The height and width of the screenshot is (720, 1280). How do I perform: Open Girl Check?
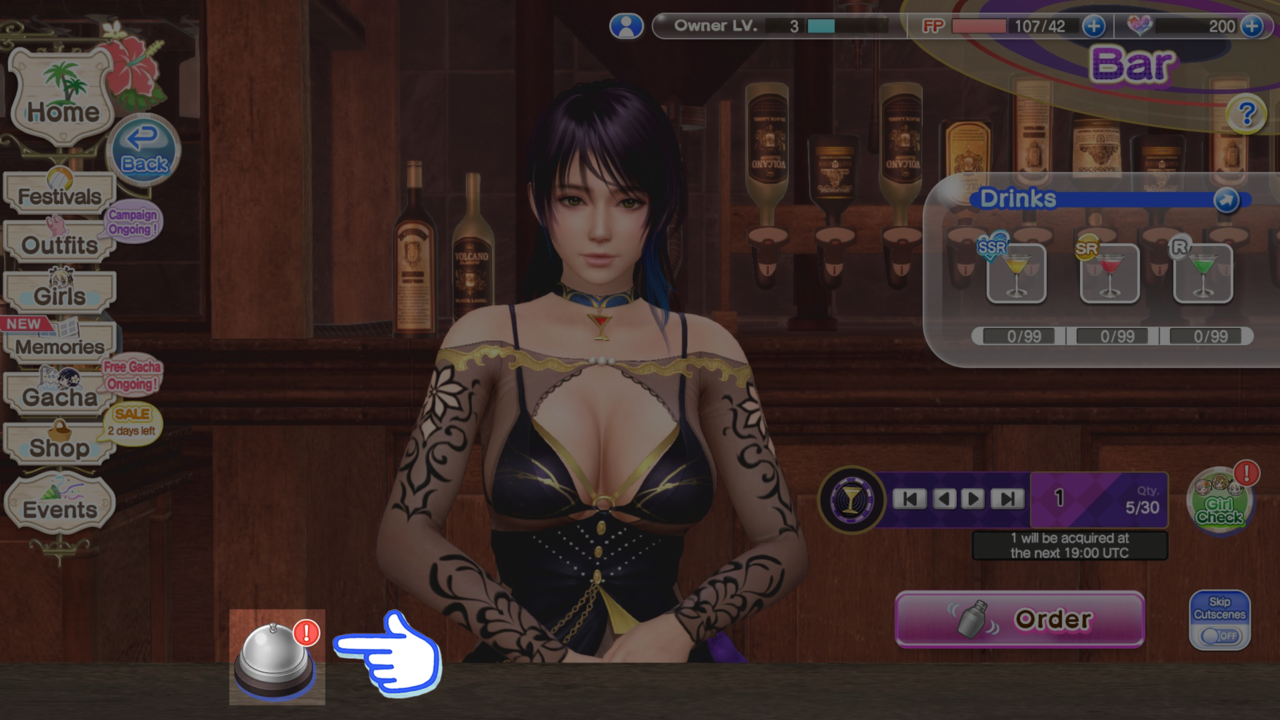pos(1220,502)
